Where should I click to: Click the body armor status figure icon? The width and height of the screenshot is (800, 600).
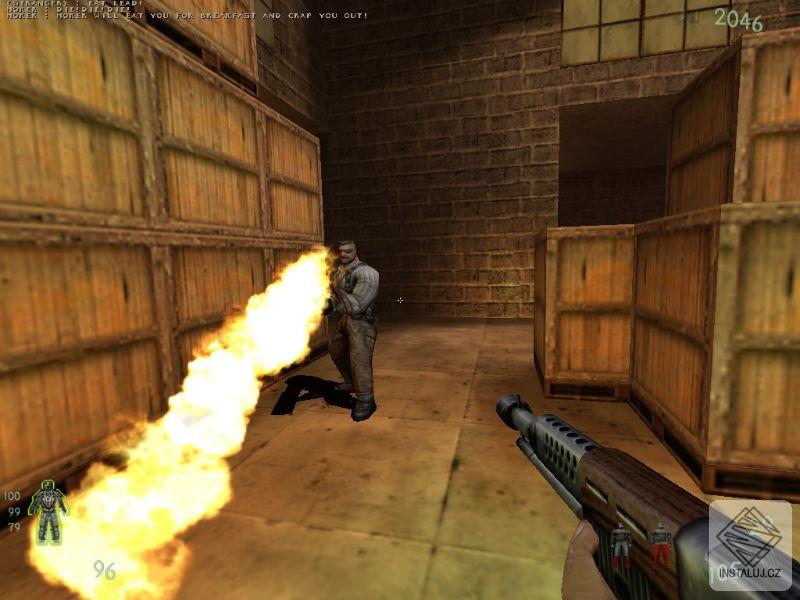point(47,511)
